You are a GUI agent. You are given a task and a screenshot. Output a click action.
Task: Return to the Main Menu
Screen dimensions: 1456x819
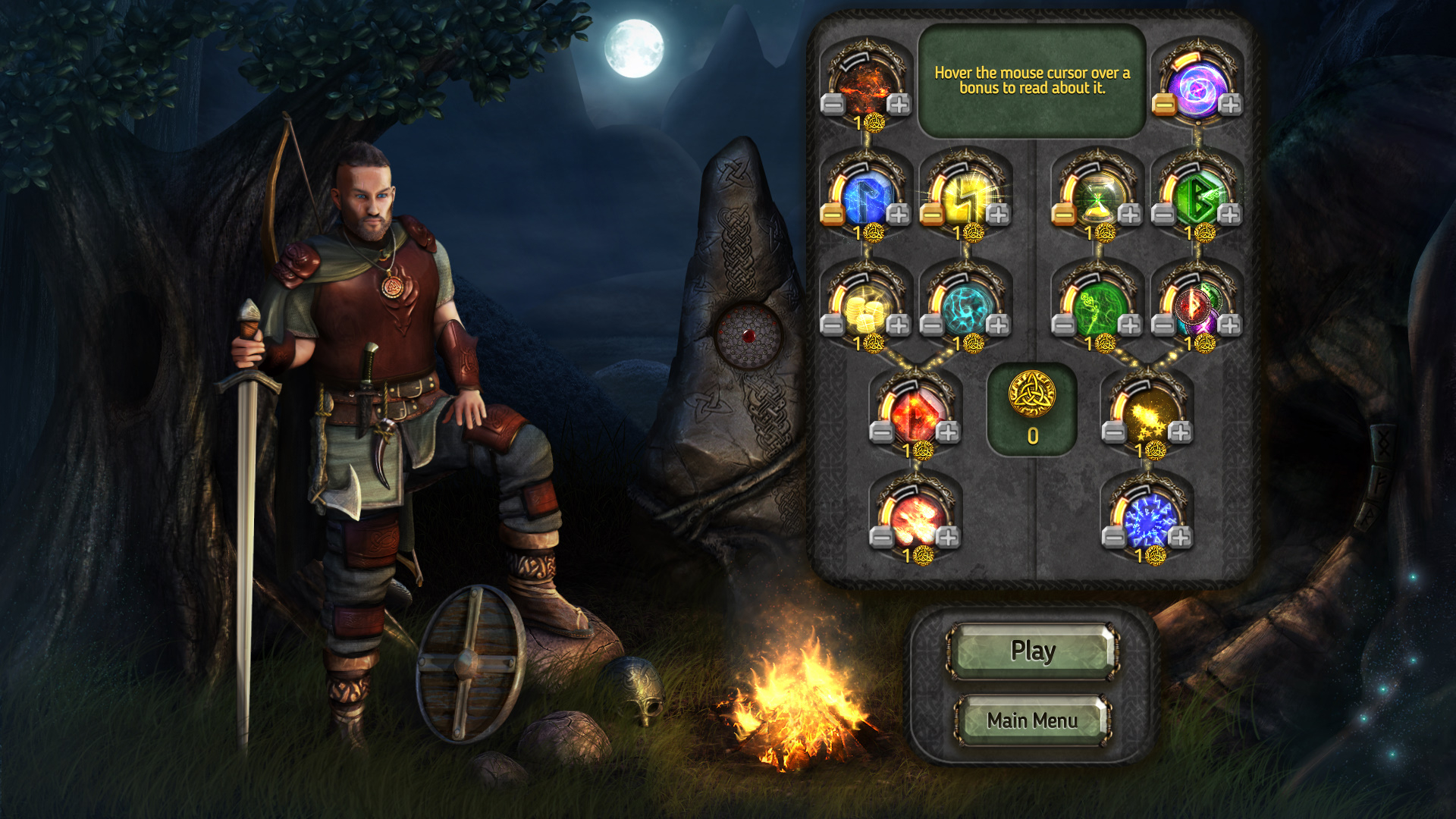(1032, 720)
